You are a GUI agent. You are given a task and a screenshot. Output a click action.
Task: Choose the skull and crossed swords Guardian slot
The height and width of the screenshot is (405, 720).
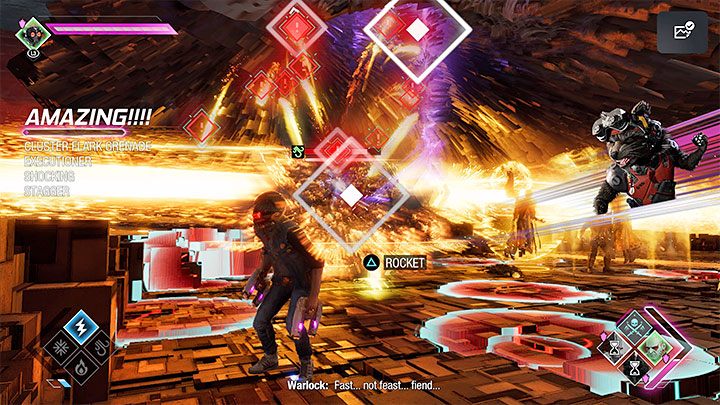pyautogui.click(x=632, y=328)
